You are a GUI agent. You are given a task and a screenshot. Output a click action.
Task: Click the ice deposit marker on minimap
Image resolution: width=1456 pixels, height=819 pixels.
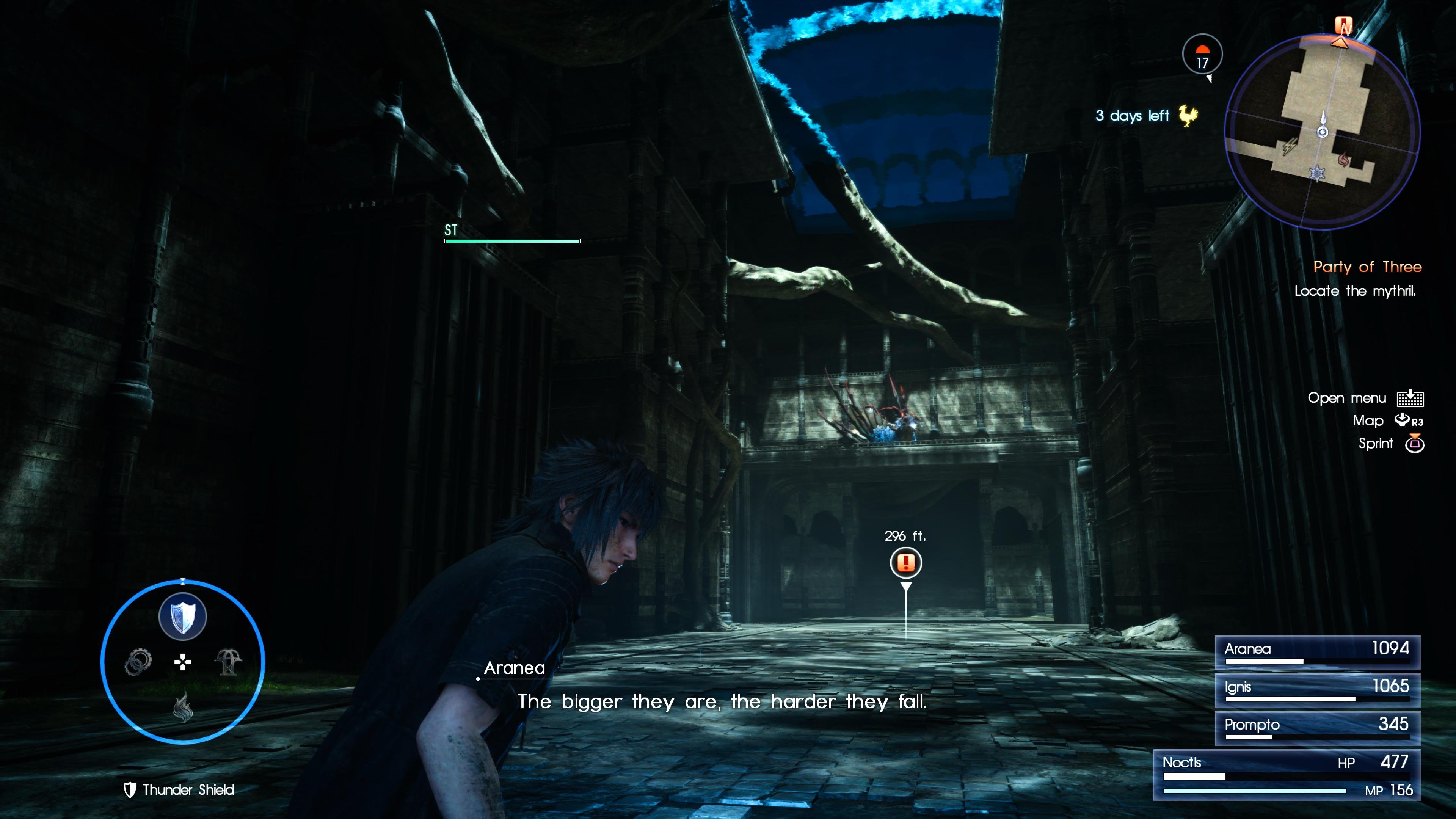point(1318,173)
